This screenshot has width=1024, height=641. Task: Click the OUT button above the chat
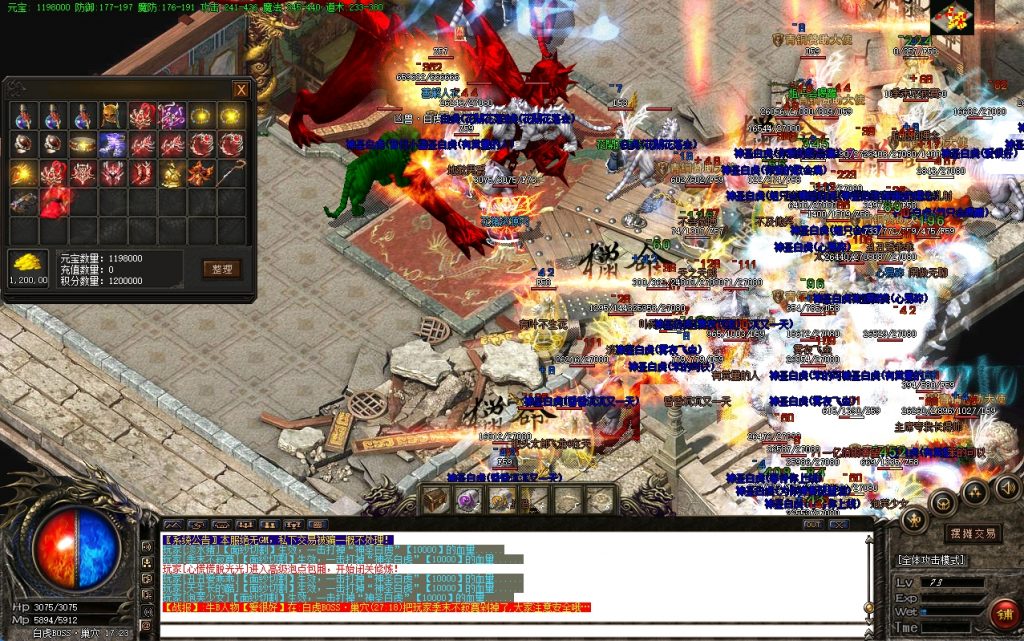813,524
